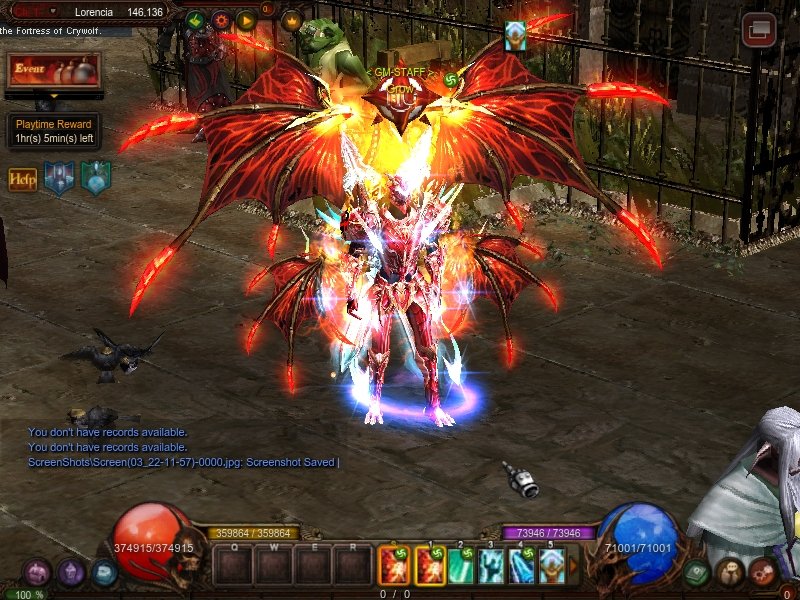Click the window button in top-right corner
Screen dimensions: 800x600
click(759, 29)
